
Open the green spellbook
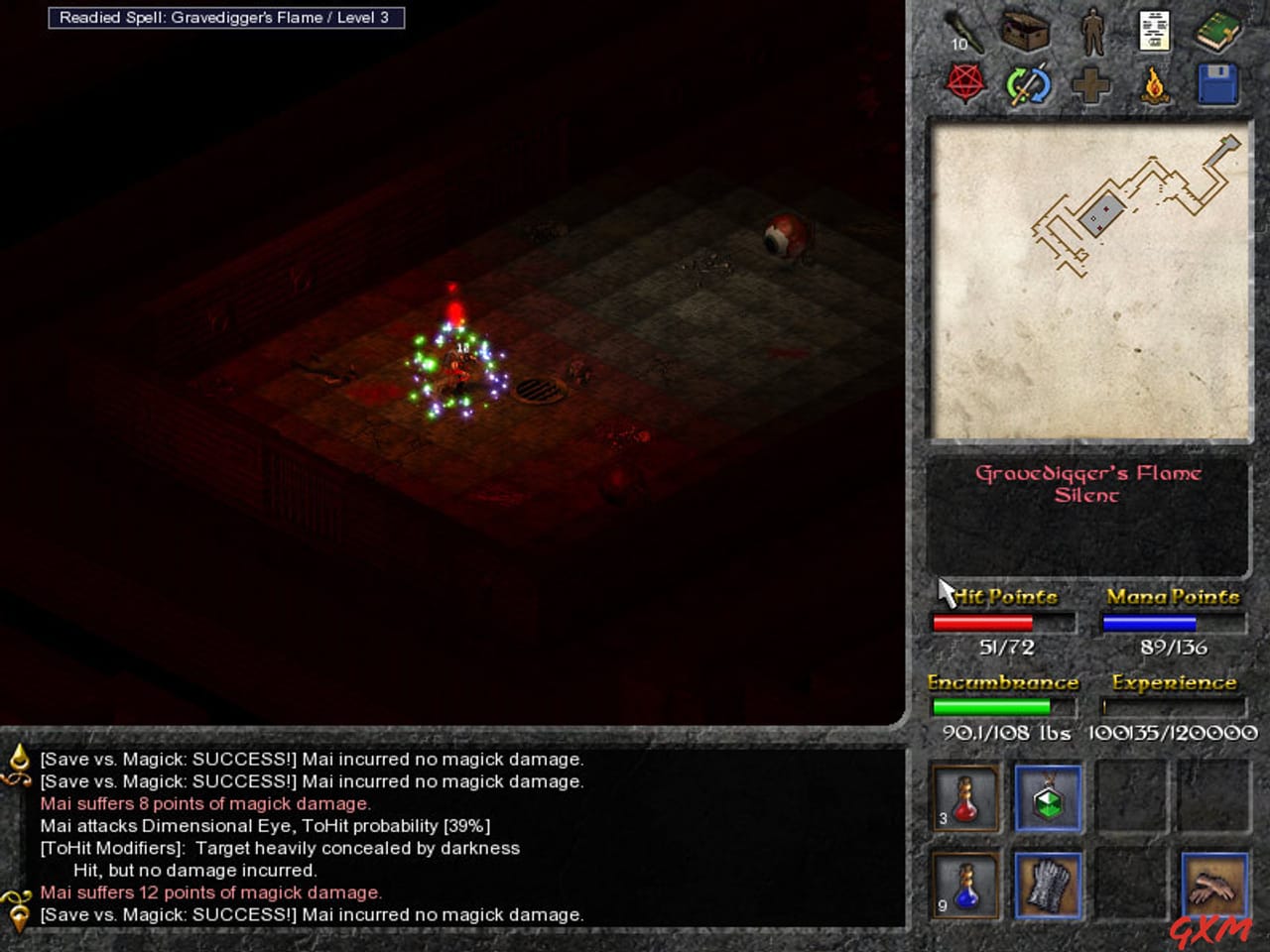tap(1220, 30)
